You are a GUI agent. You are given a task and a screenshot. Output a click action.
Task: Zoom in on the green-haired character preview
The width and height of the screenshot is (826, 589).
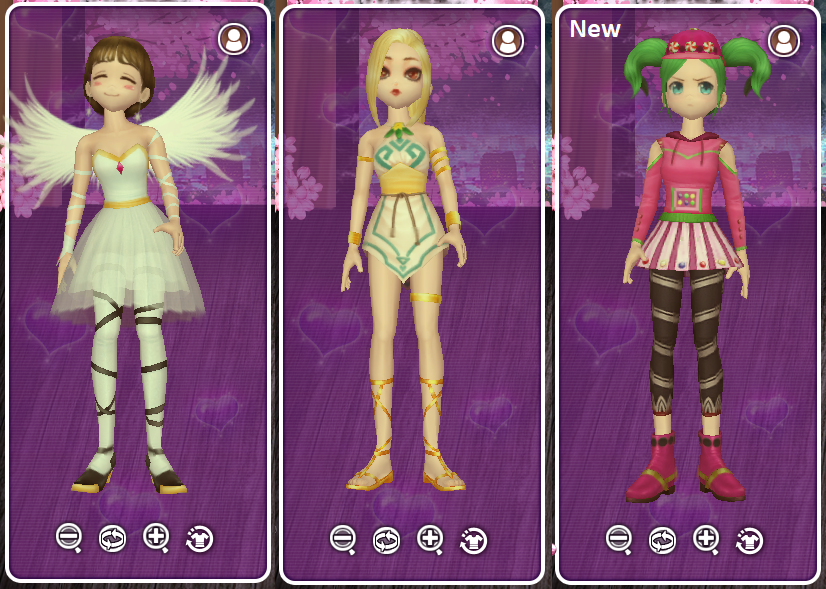706,538
